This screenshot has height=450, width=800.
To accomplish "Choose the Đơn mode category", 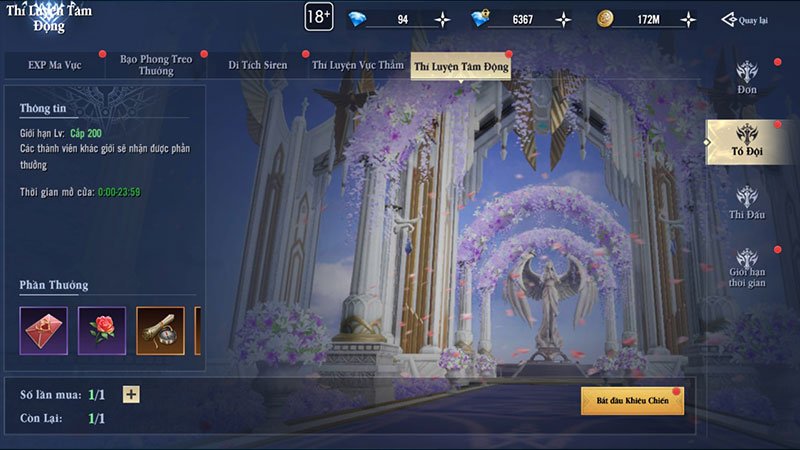I will [747, 78].
